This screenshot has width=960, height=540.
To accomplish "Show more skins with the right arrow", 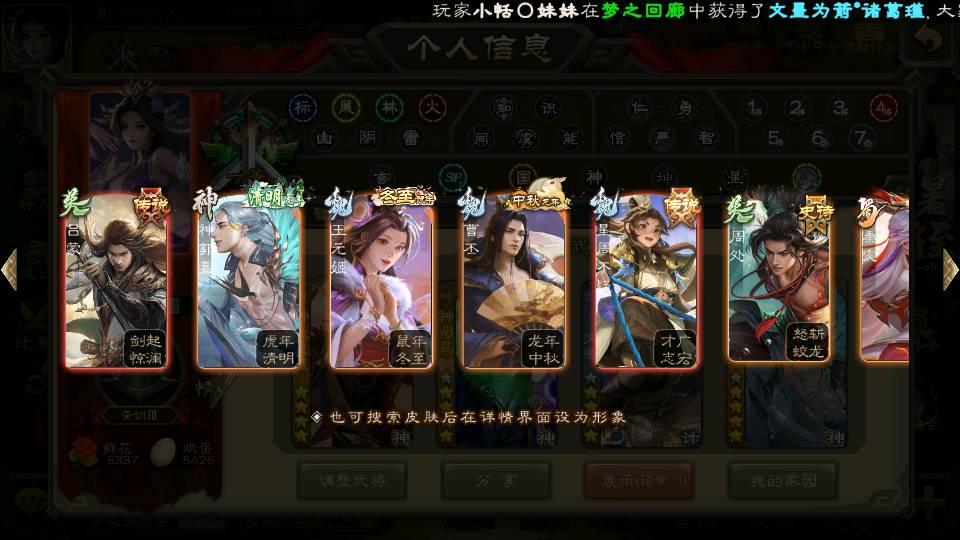I will [949, 270].
